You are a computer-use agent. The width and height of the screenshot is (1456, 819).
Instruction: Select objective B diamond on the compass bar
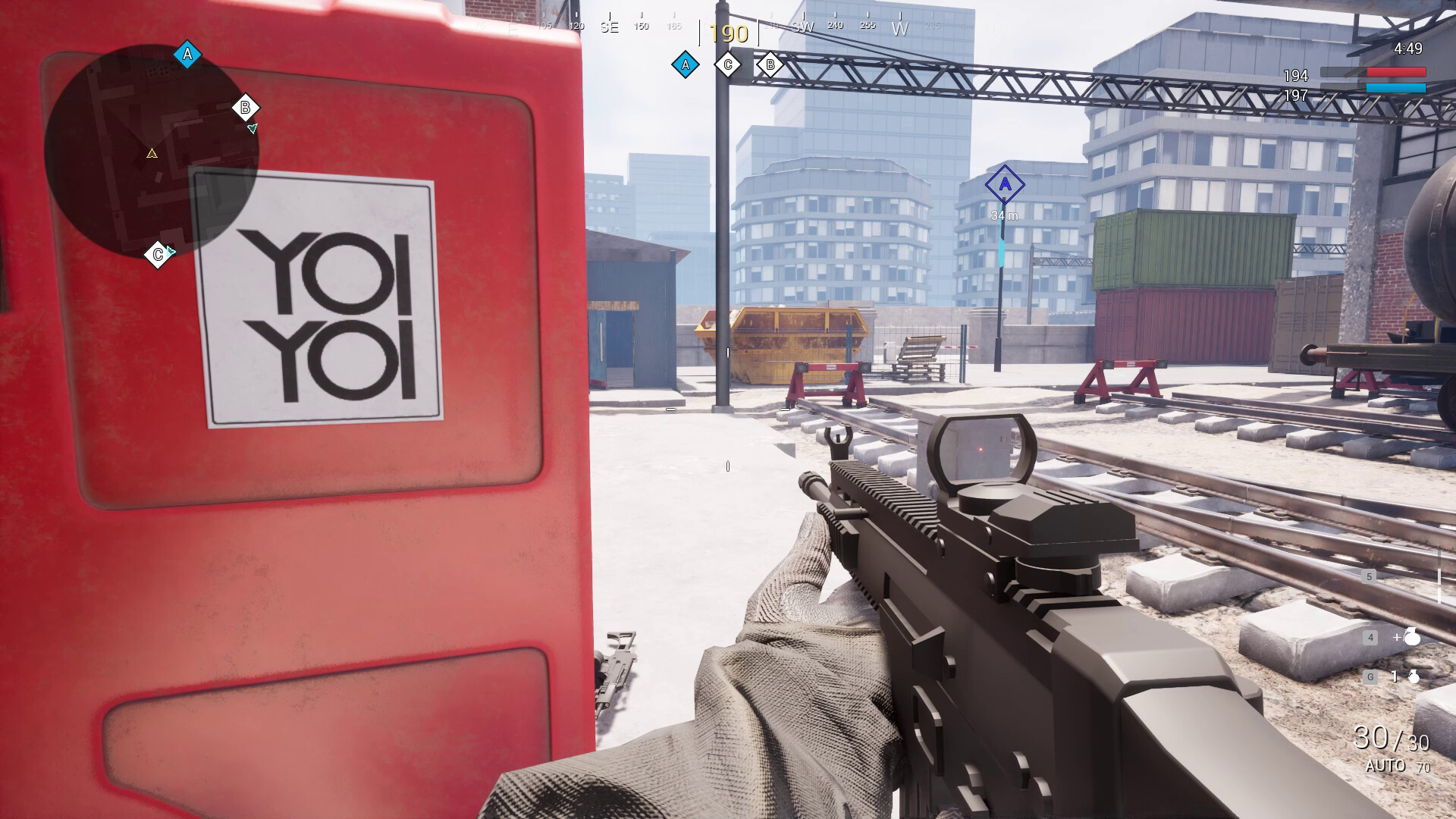[769, 65]
